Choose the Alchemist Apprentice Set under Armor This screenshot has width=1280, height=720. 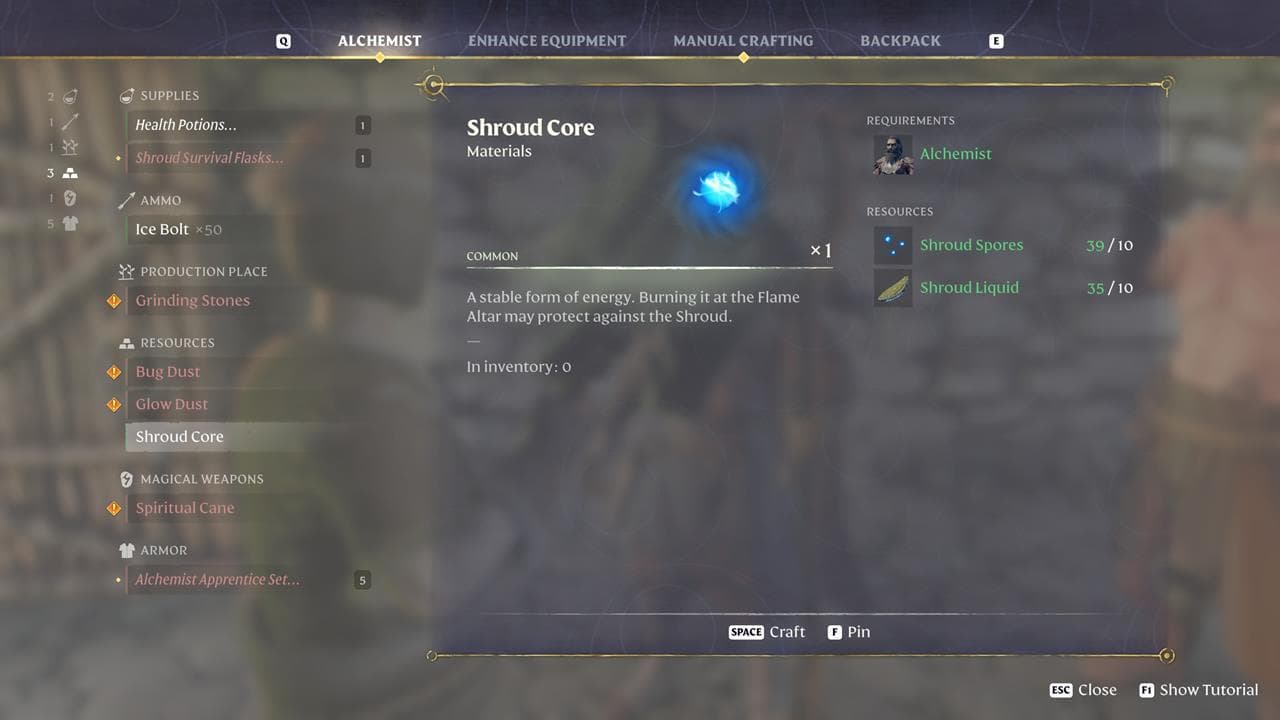click(216, 579)
